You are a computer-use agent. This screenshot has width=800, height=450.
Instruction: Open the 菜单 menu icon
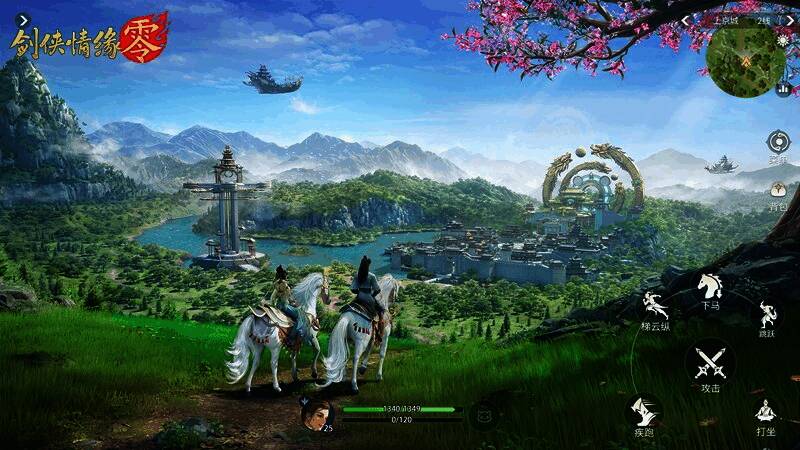[x=778, y=141]
